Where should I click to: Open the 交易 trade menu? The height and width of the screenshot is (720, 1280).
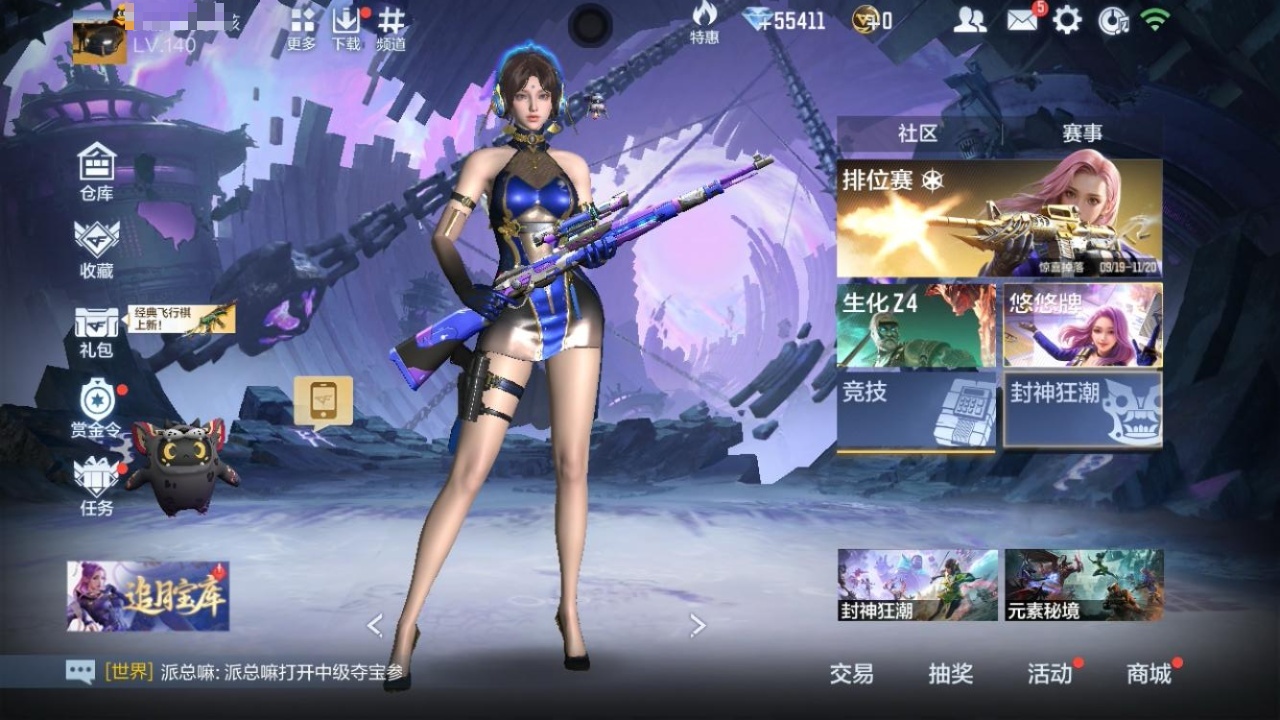tap(851, 674)
